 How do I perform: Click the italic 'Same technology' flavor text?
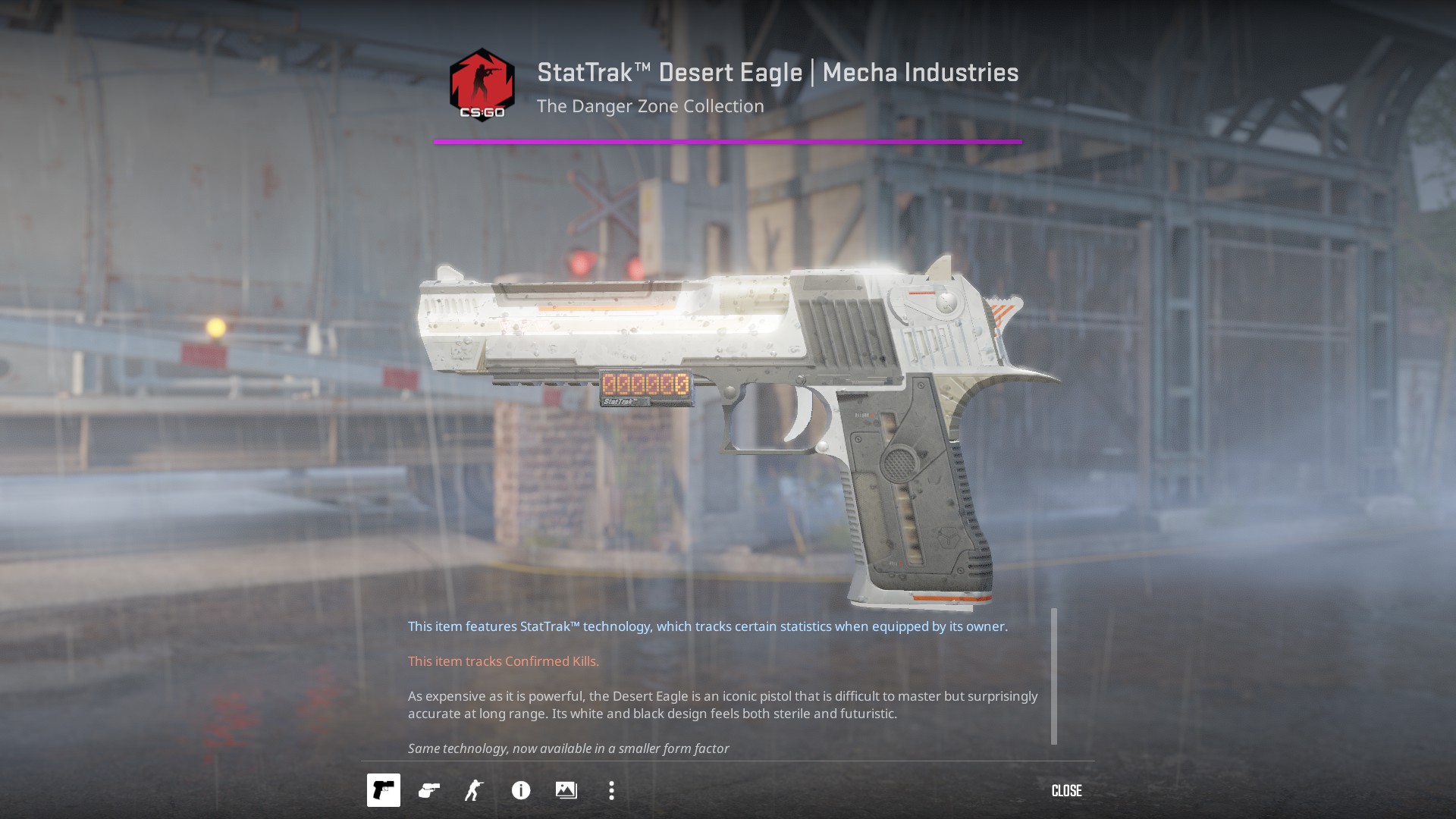(567, 748)
